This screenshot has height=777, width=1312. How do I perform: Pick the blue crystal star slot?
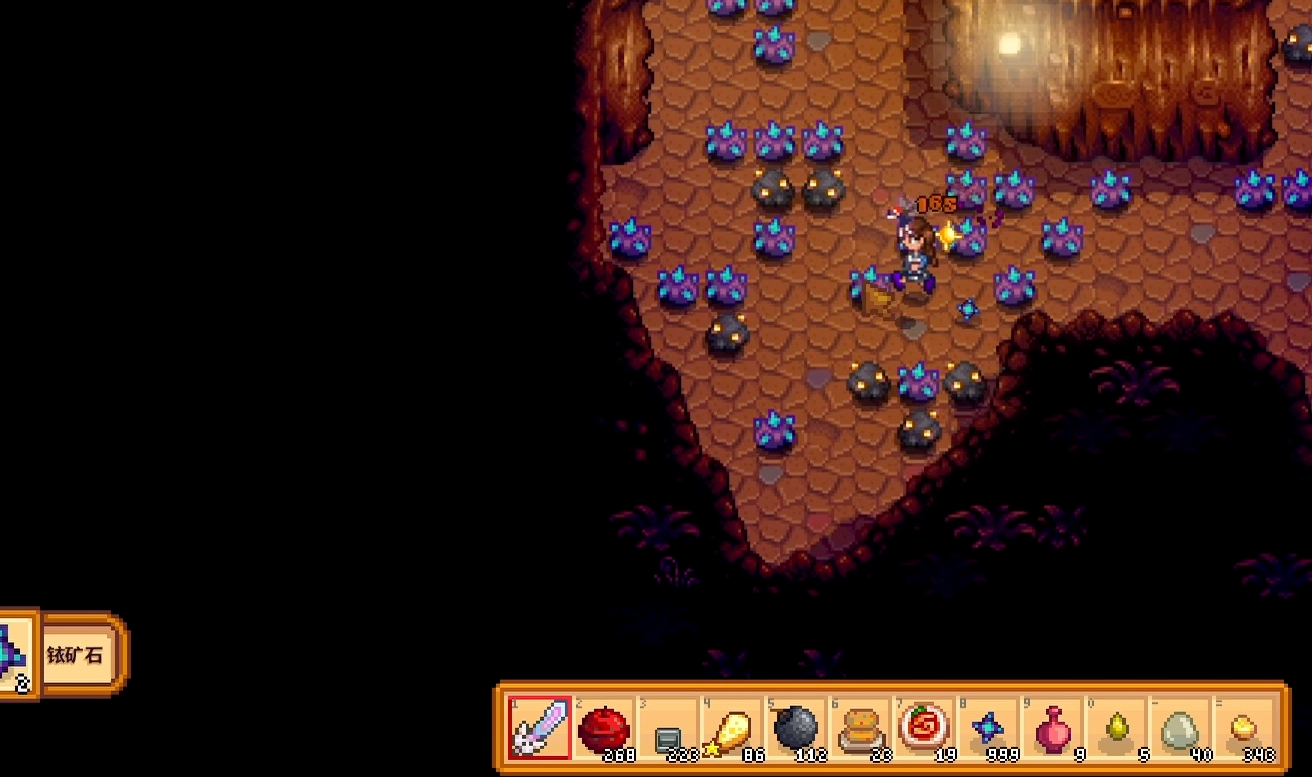(987, 728)
